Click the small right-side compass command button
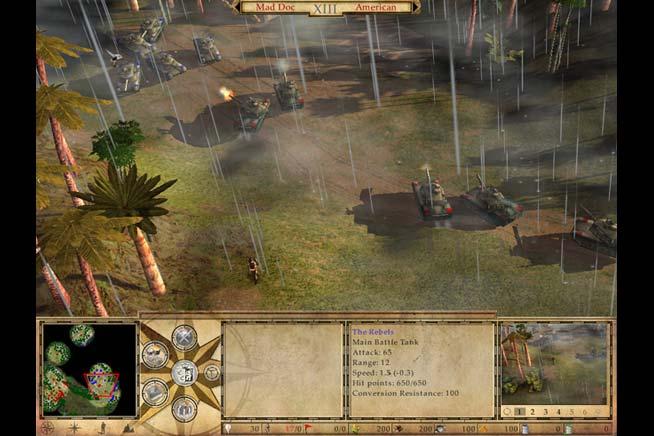The image size is (654, 436). 212,373
